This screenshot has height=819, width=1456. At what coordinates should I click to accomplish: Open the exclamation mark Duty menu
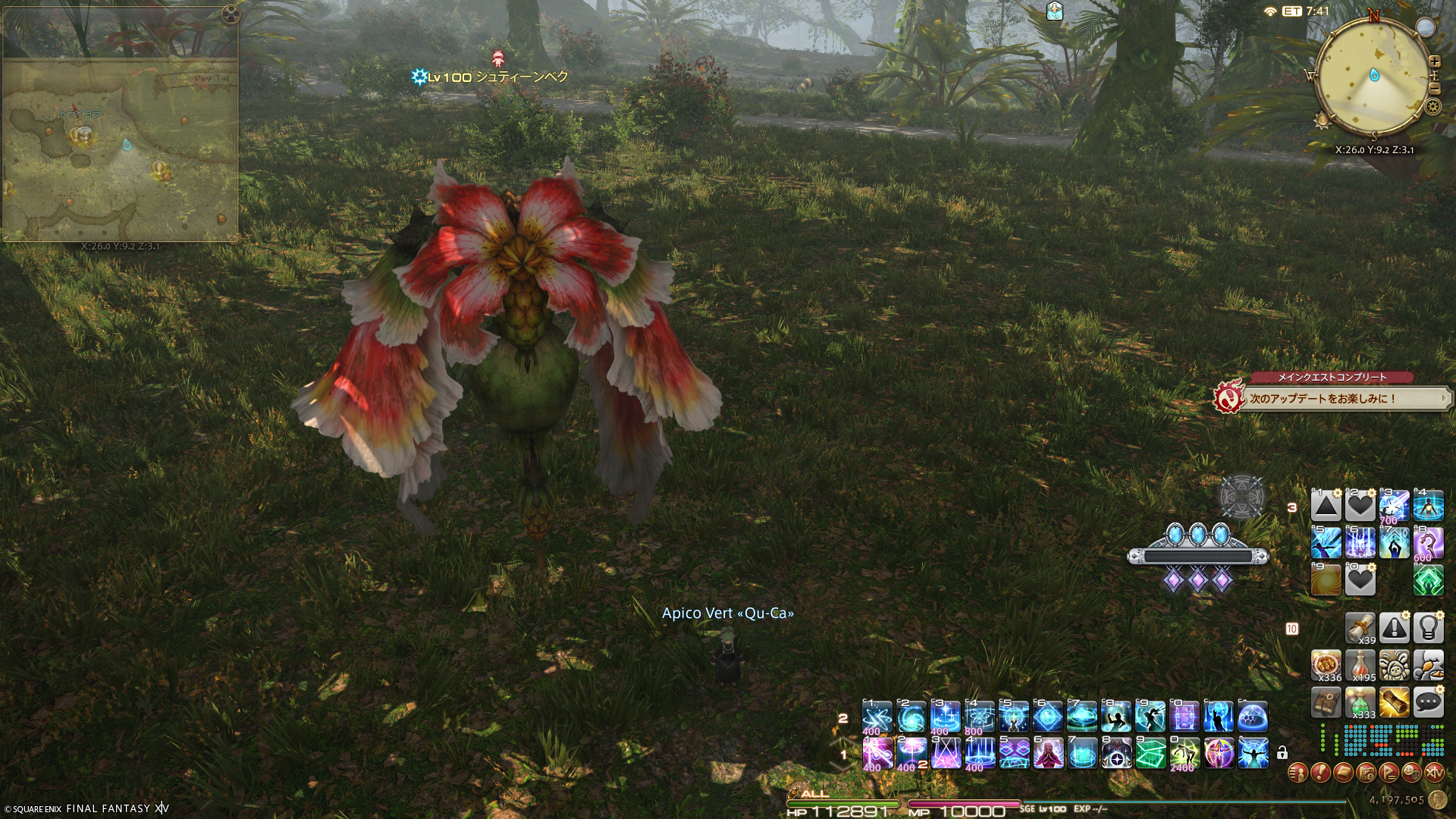[1320, 773]
